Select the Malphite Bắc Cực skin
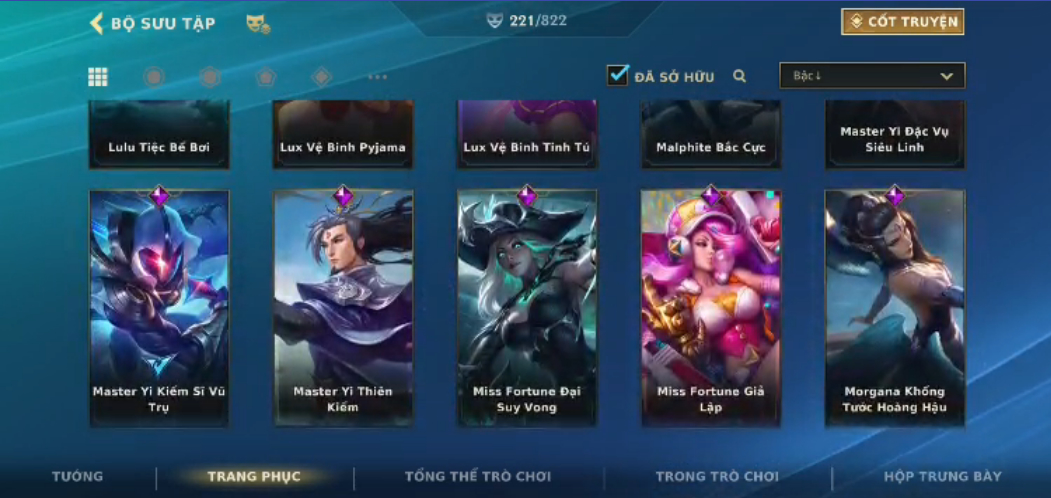The width and height of the screenshot is (1051, 498). click(x=711, y=135)
